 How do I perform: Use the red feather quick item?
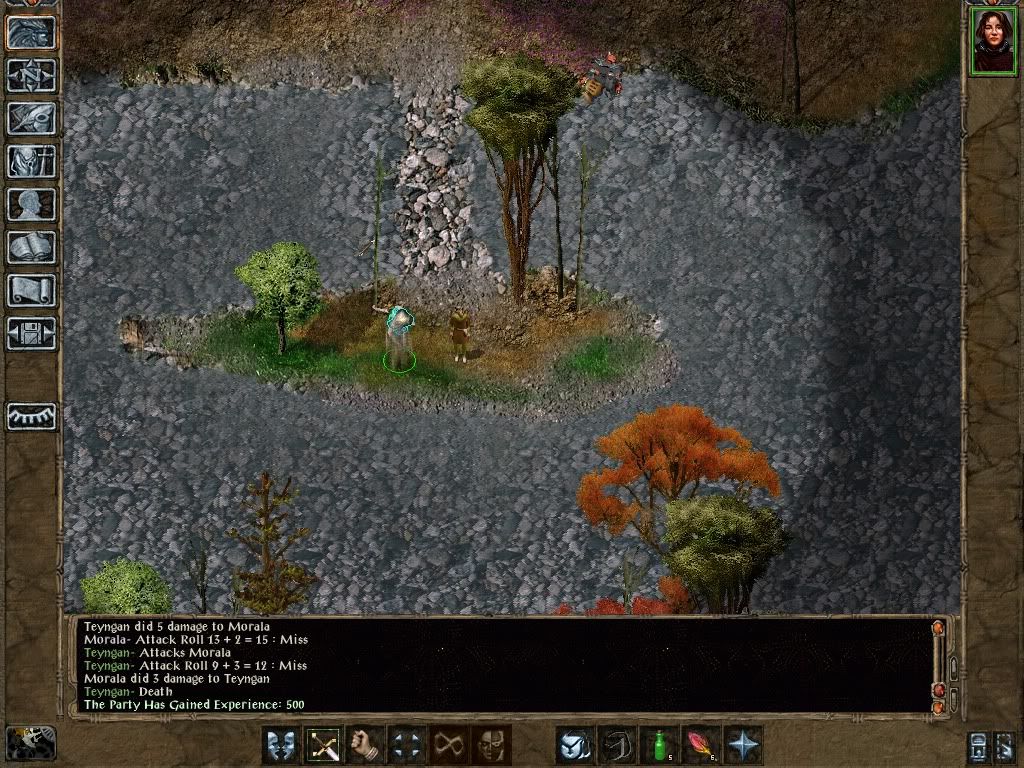tap(700, 745)
